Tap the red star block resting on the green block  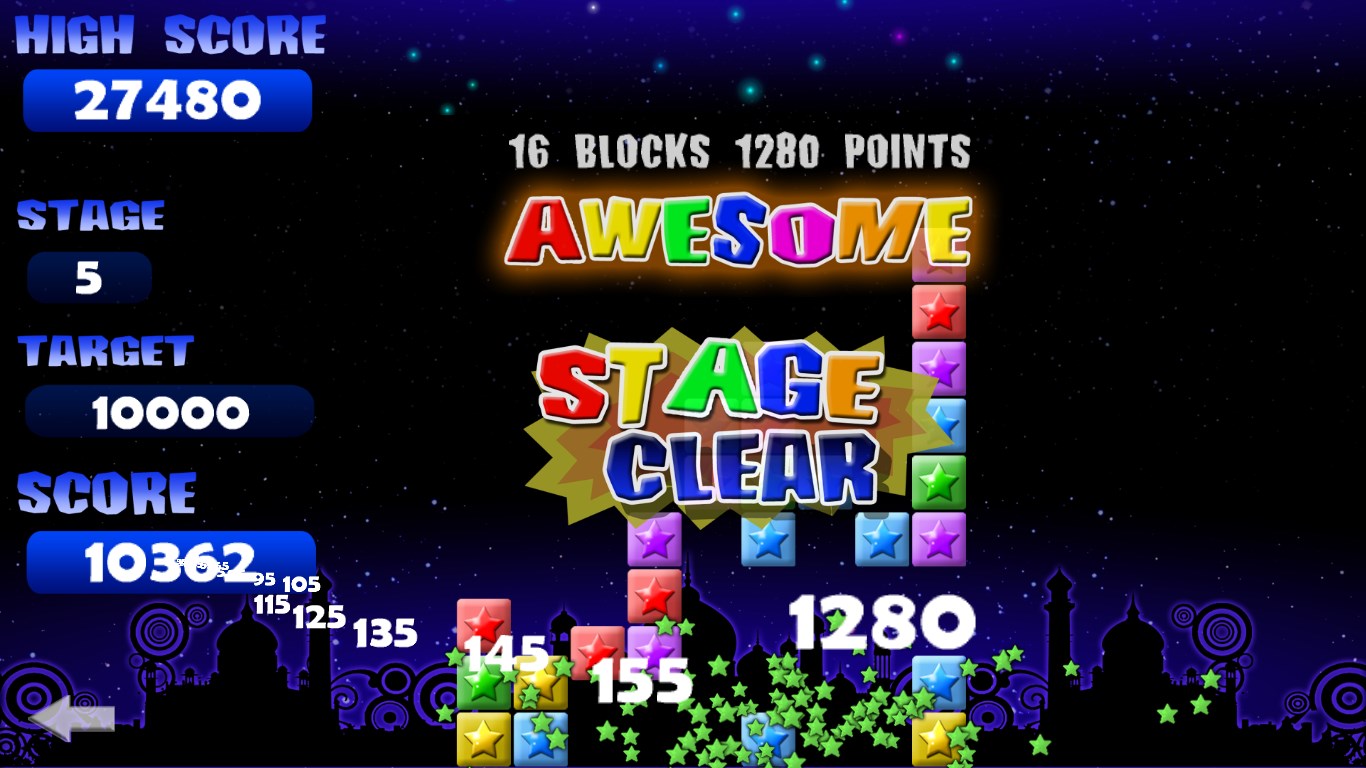coord(484,623)
